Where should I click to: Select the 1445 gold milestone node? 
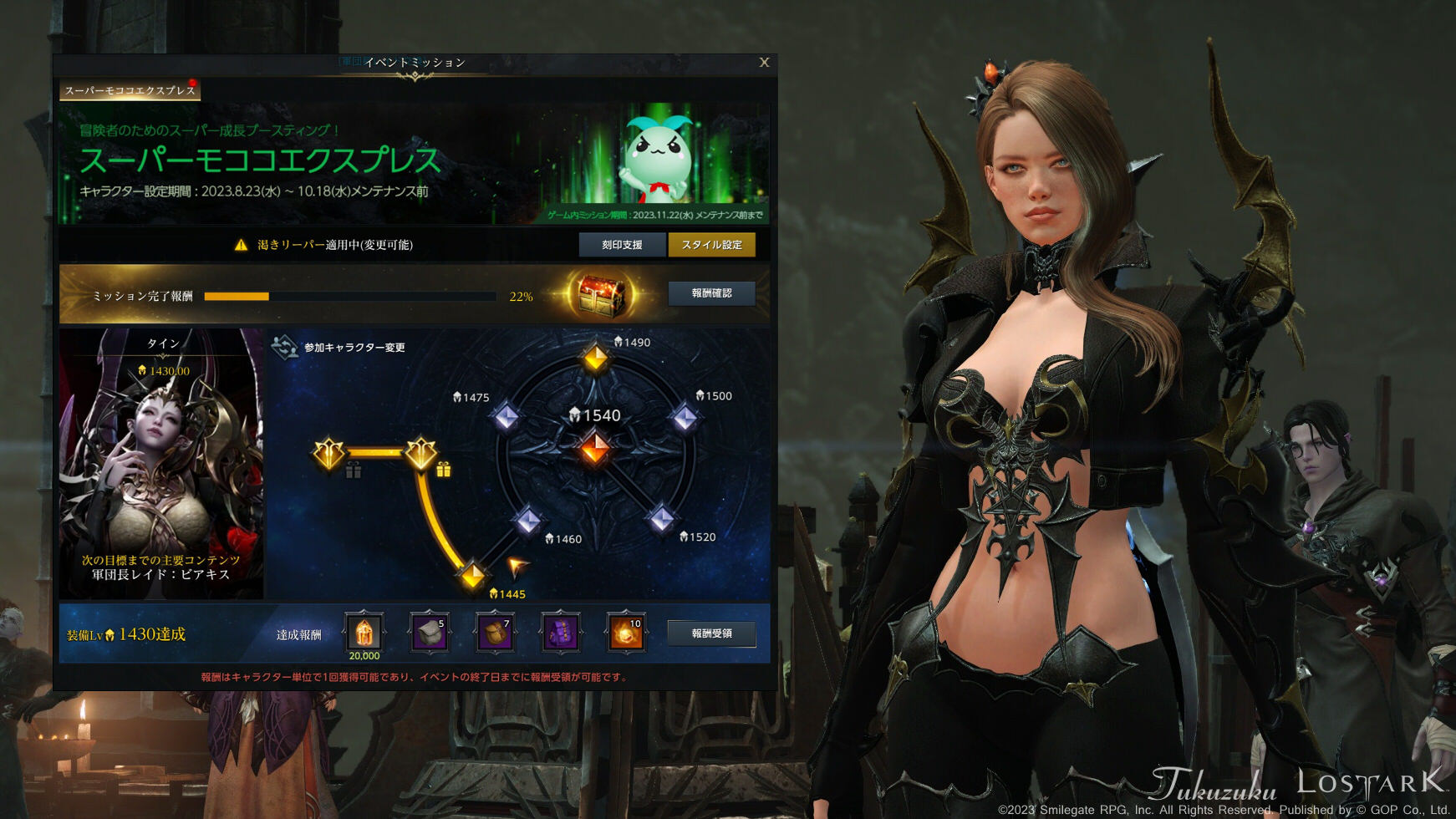pyautogui.click(x=473, y=576)
